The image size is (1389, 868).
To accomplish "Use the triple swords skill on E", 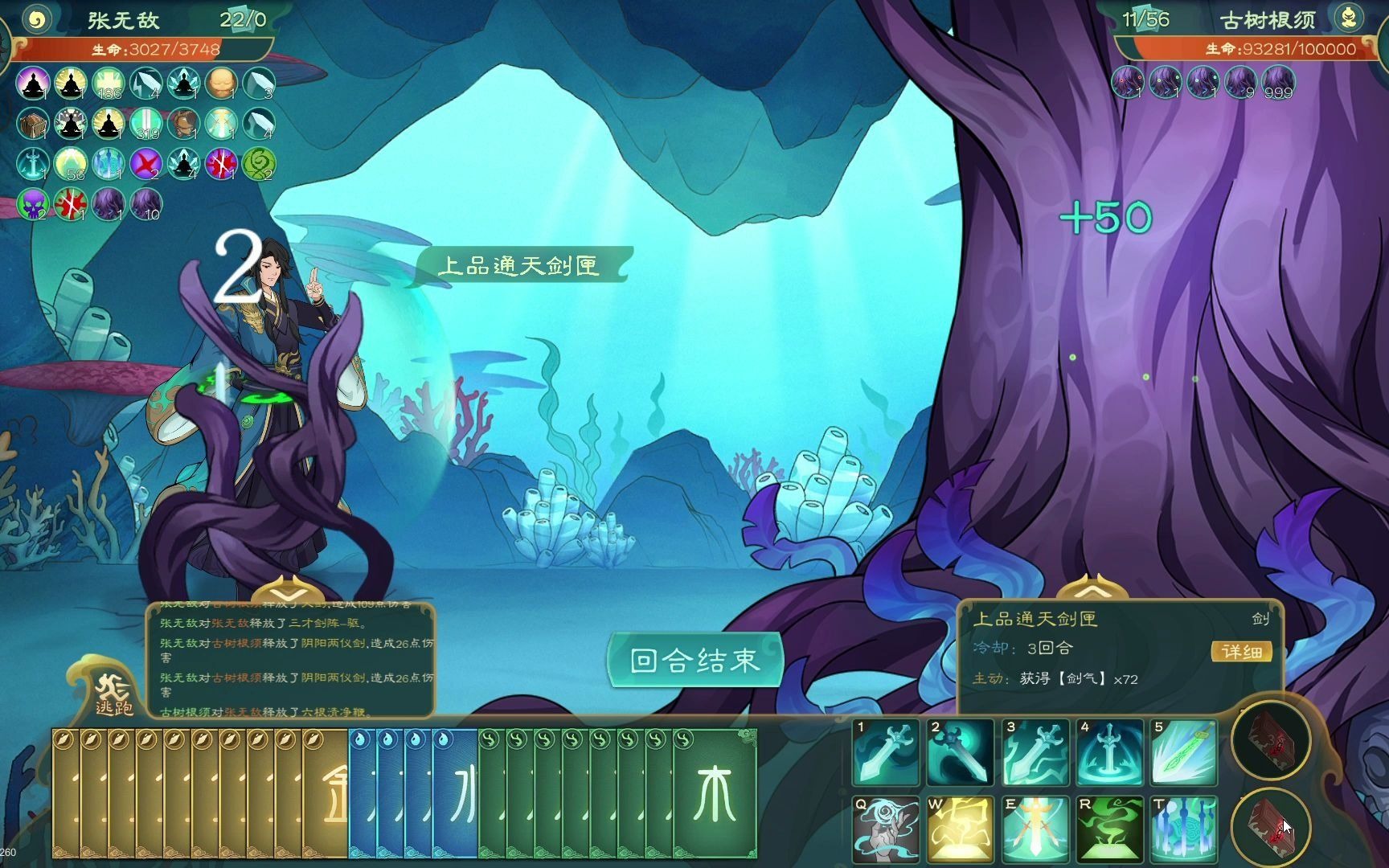I will (x=1035, y=828).
